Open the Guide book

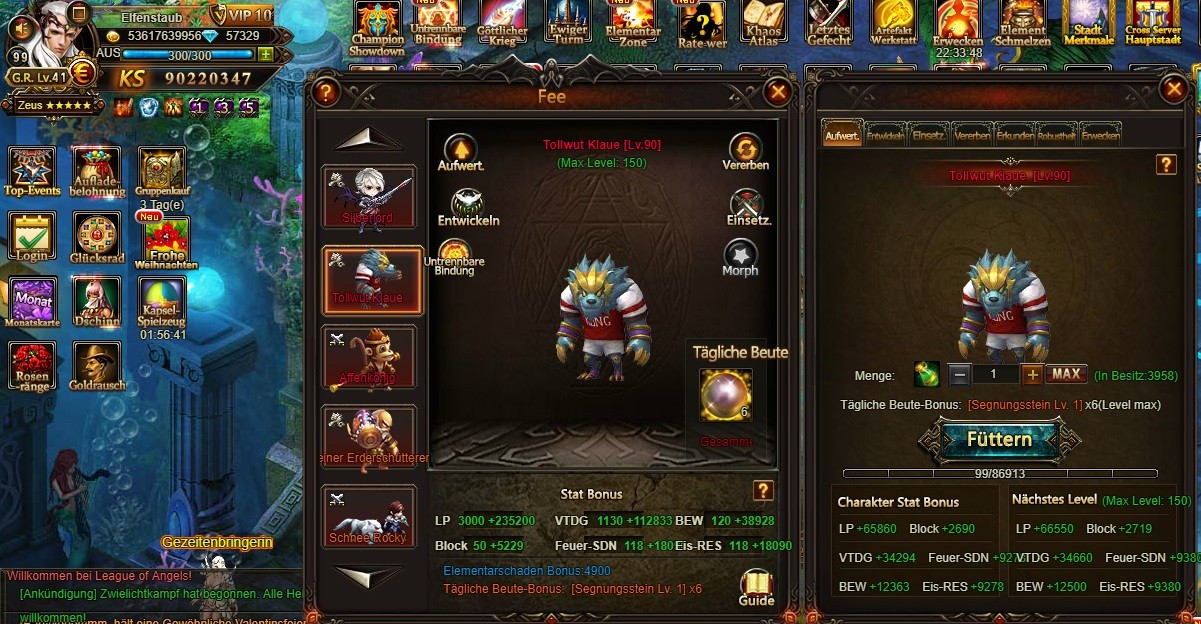(x=757, y=586)
